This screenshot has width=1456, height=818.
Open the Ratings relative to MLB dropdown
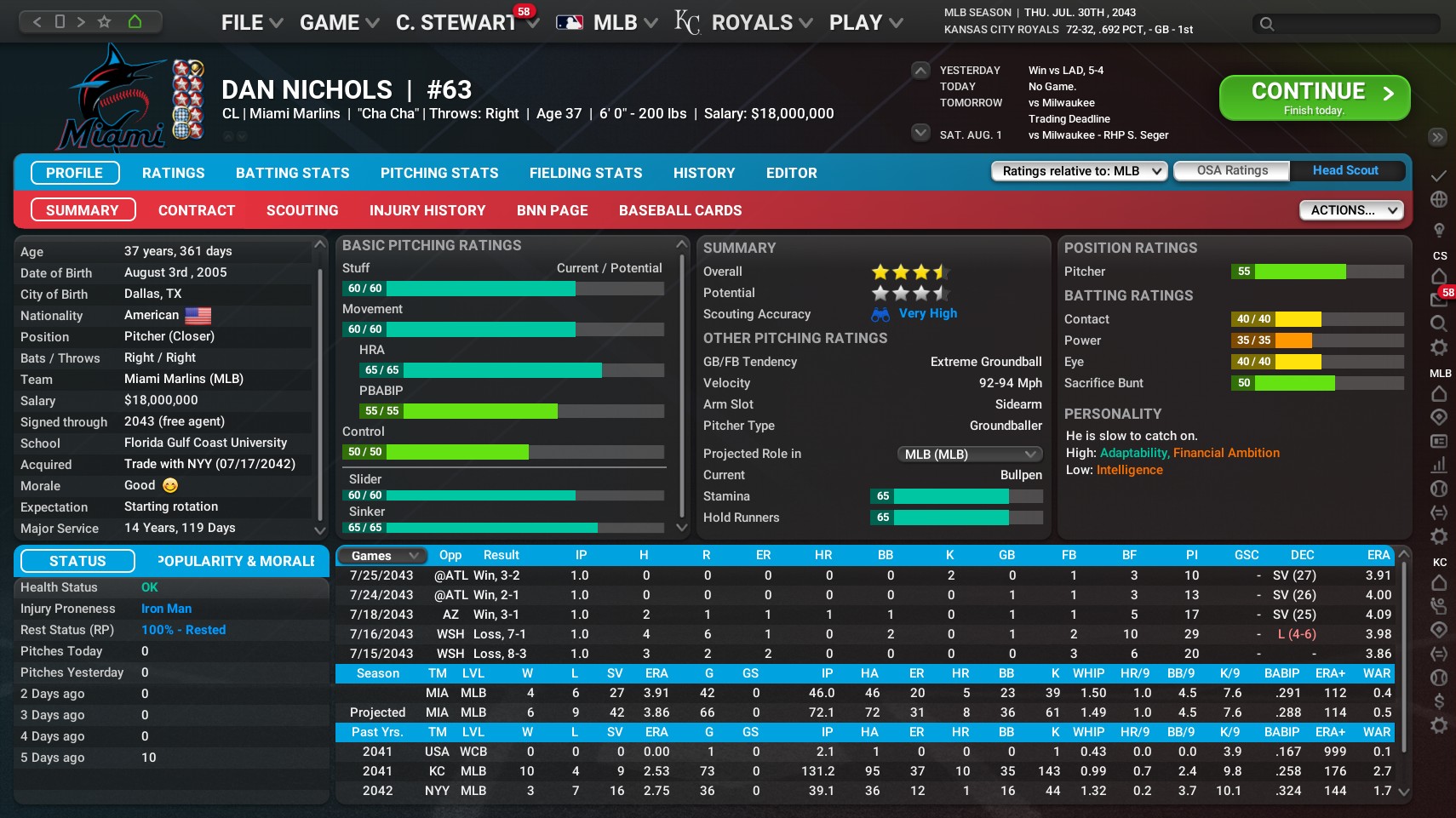(x=1078, y=171)
